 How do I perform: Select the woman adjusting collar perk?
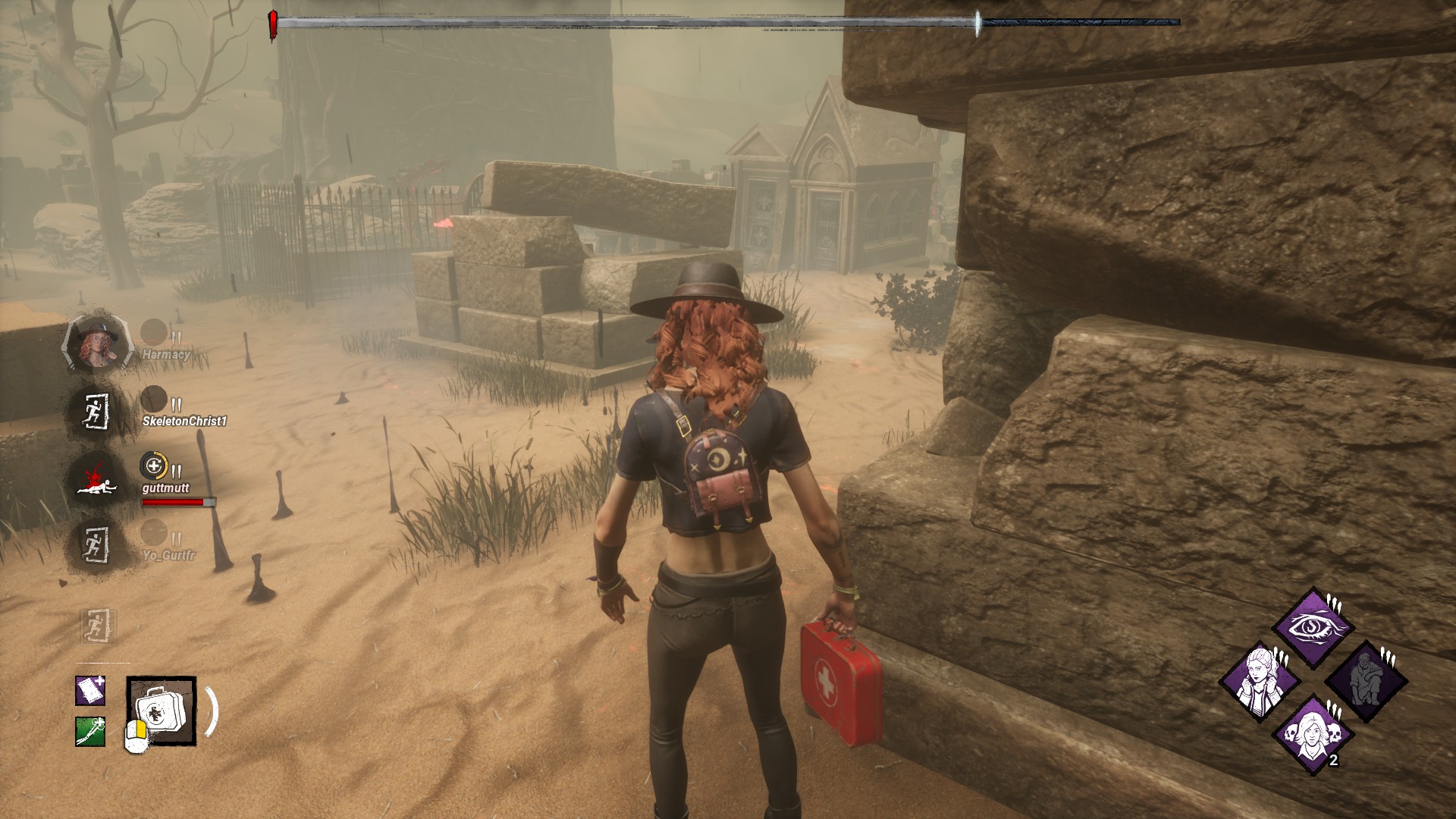point(1260,681)
